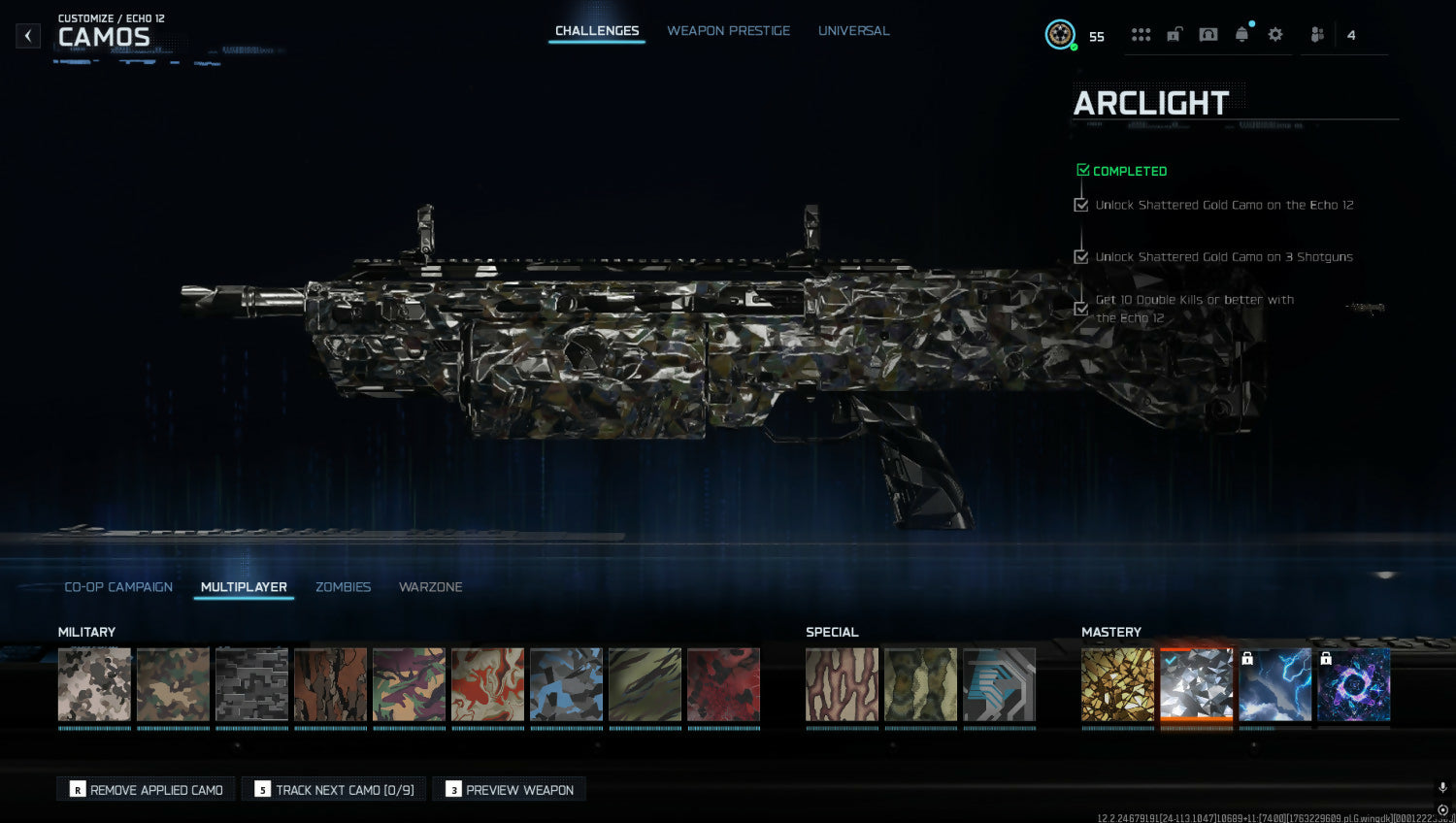1456x823 pixels.
Task: Check the notifications bell
Action: pos(1241,35)
